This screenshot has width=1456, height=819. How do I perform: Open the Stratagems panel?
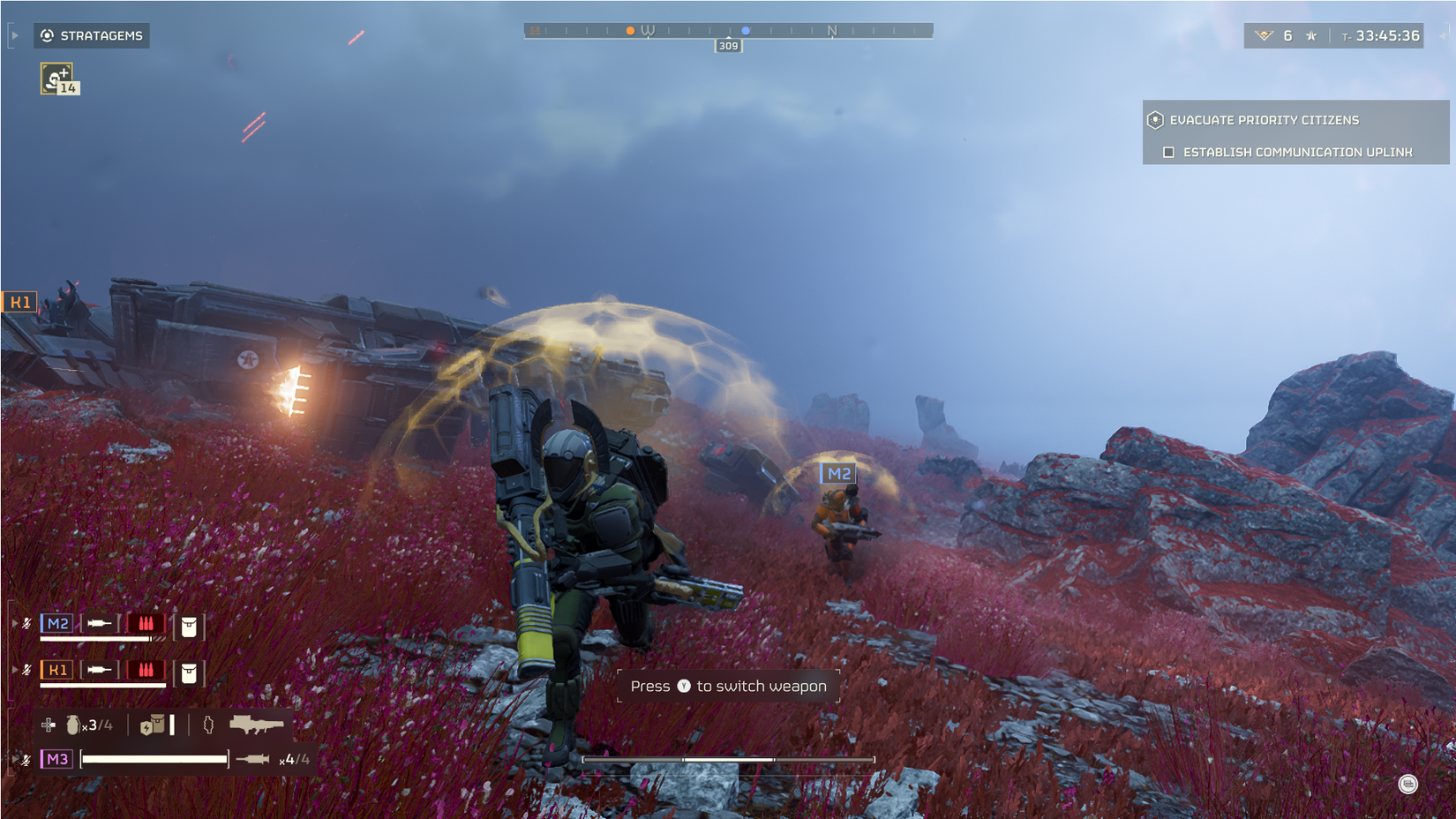pos(91,36)
